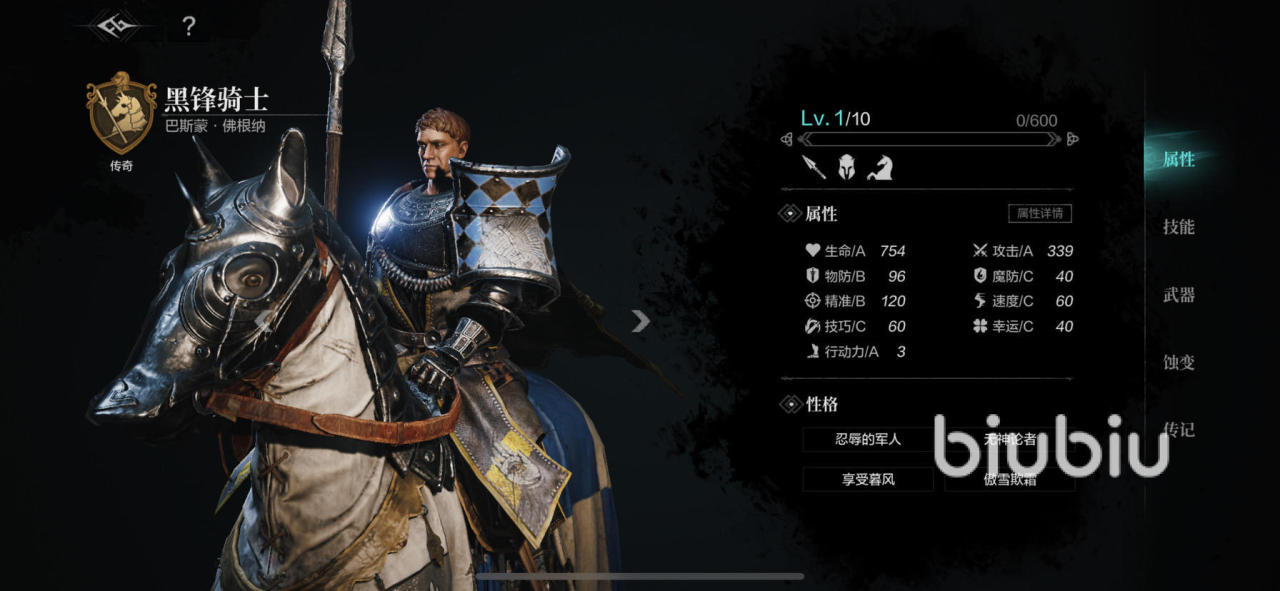Choose the 傲雪欺霜 personality trait

point(1009,480)
